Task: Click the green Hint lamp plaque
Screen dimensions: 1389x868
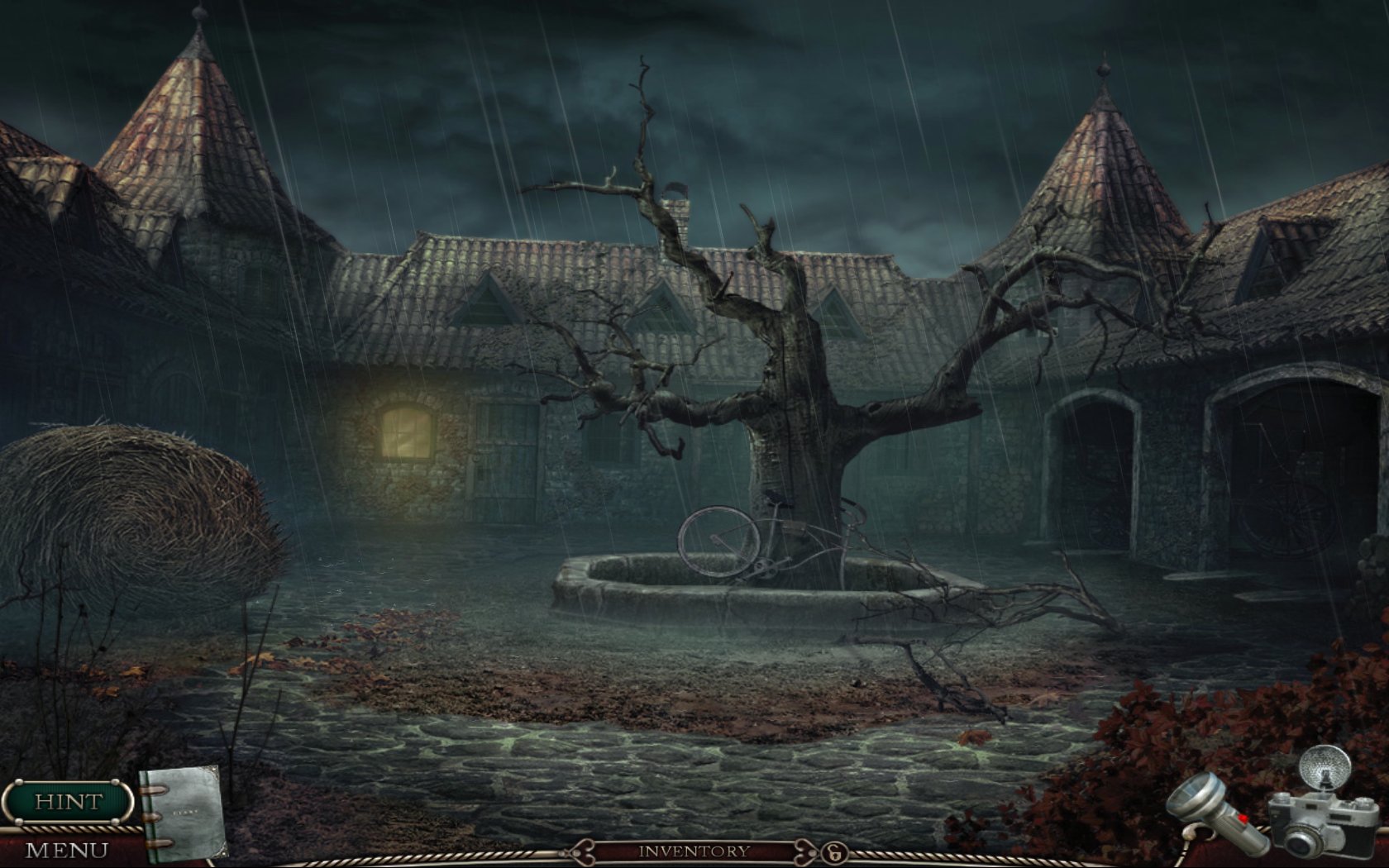Action: point(68,800)
